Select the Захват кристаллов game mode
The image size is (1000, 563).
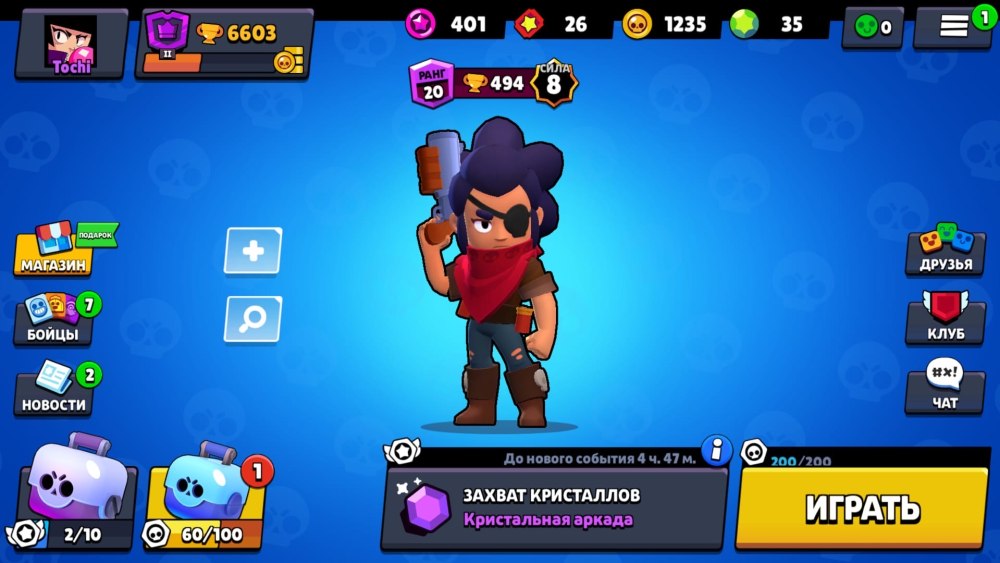pyautogui.click(x=555, y=507)
